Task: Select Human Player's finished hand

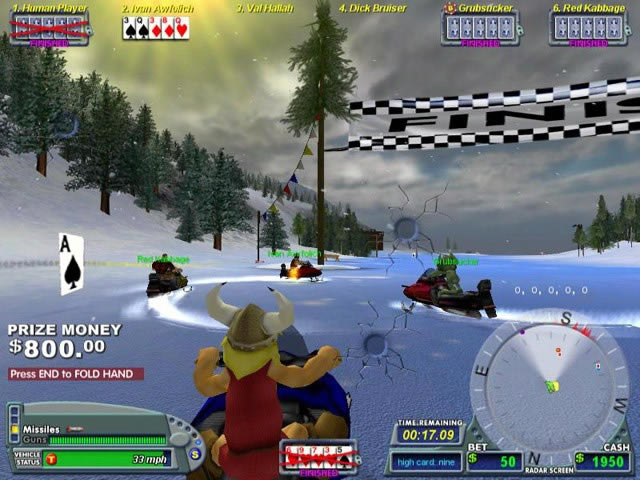Action: pyautogui.click(x=49, y=28)
